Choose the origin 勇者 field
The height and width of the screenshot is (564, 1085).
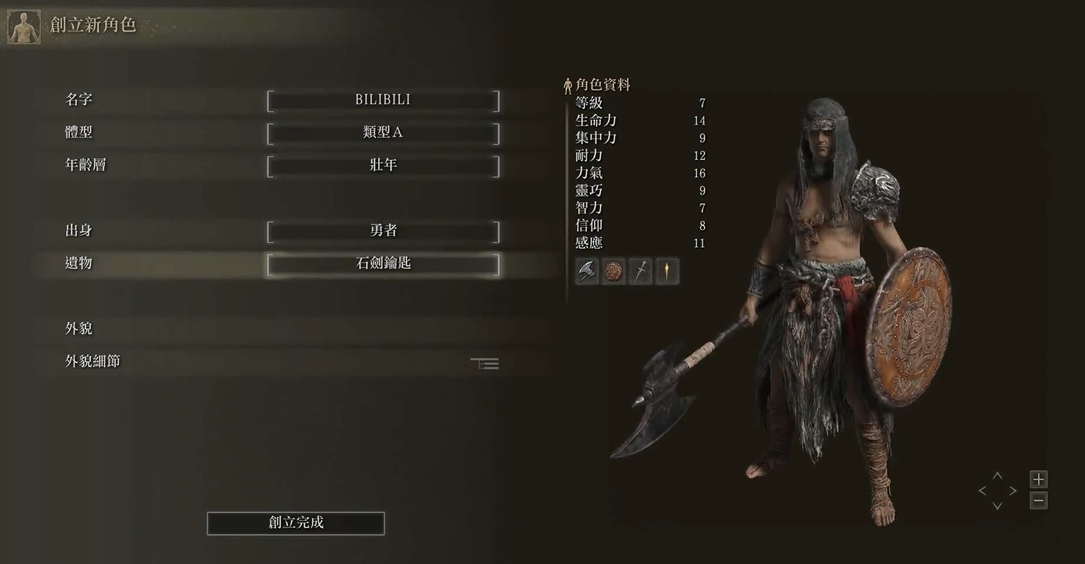coord(383,231)
